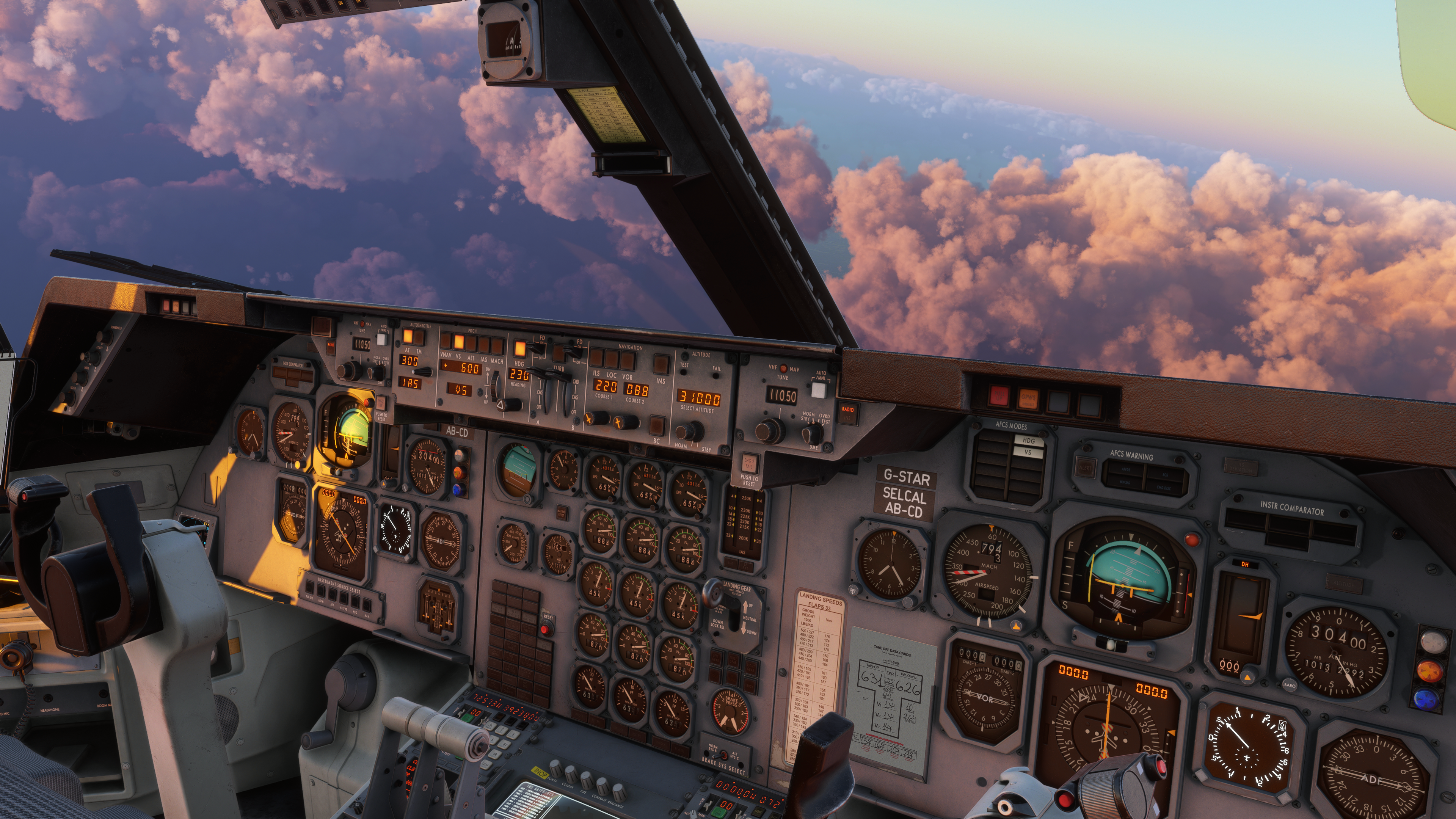The height and width of the screenshot is (819, 1456).
Task: Engage the ILS navigation mode button
Action: pyautogui.click(x=596, y=358)
